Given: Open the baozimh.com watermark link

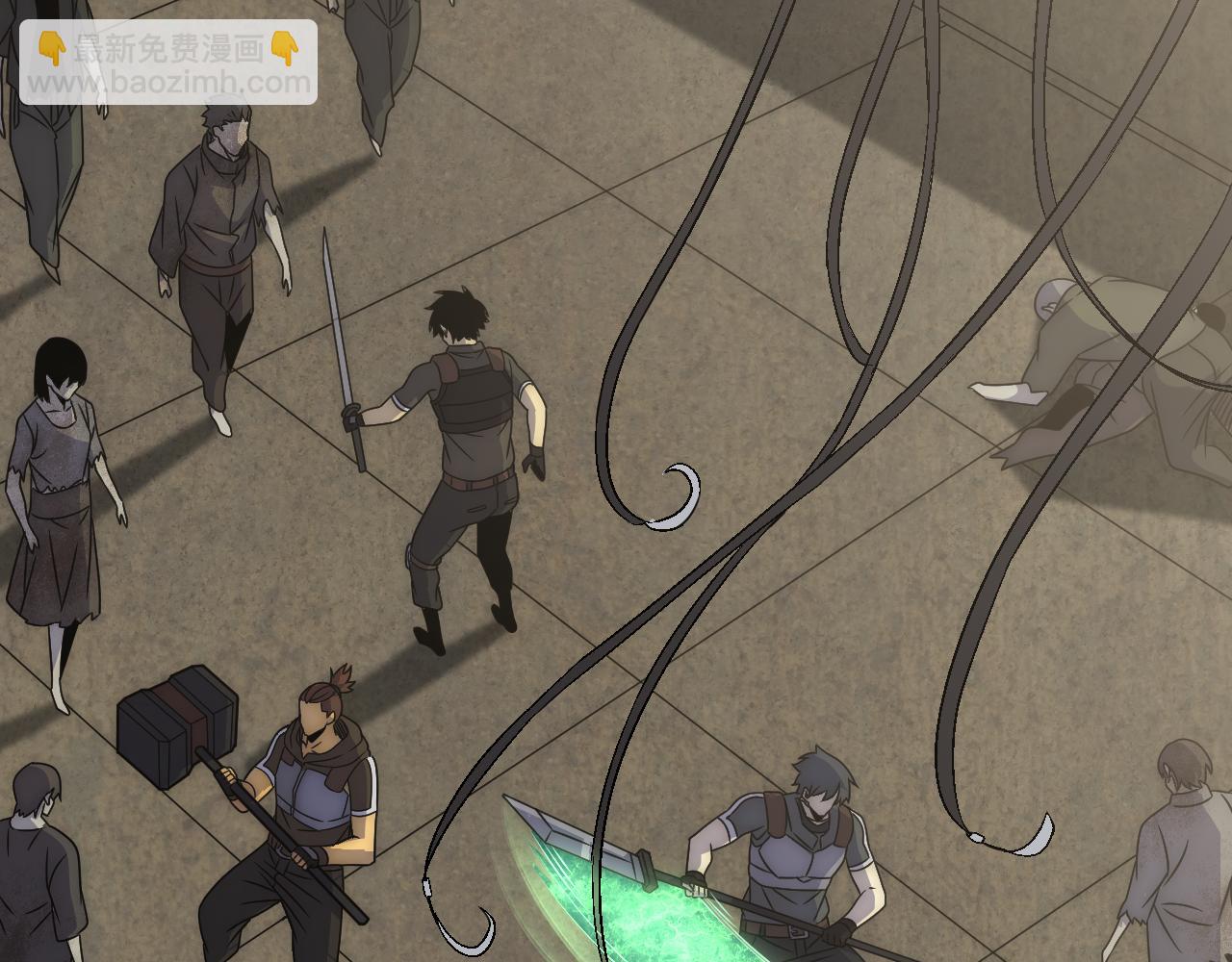Looking at the screenshot, I should pyautogui.click(x=168, y=83).
